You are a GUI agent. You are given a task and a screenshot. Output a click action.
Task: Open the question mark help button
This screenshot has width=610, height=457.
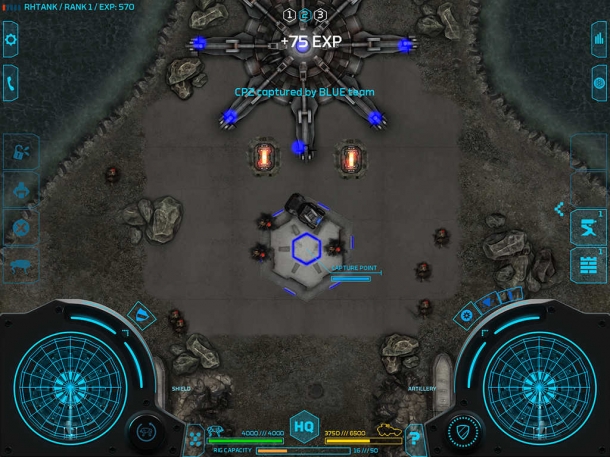tap(414, 436)
